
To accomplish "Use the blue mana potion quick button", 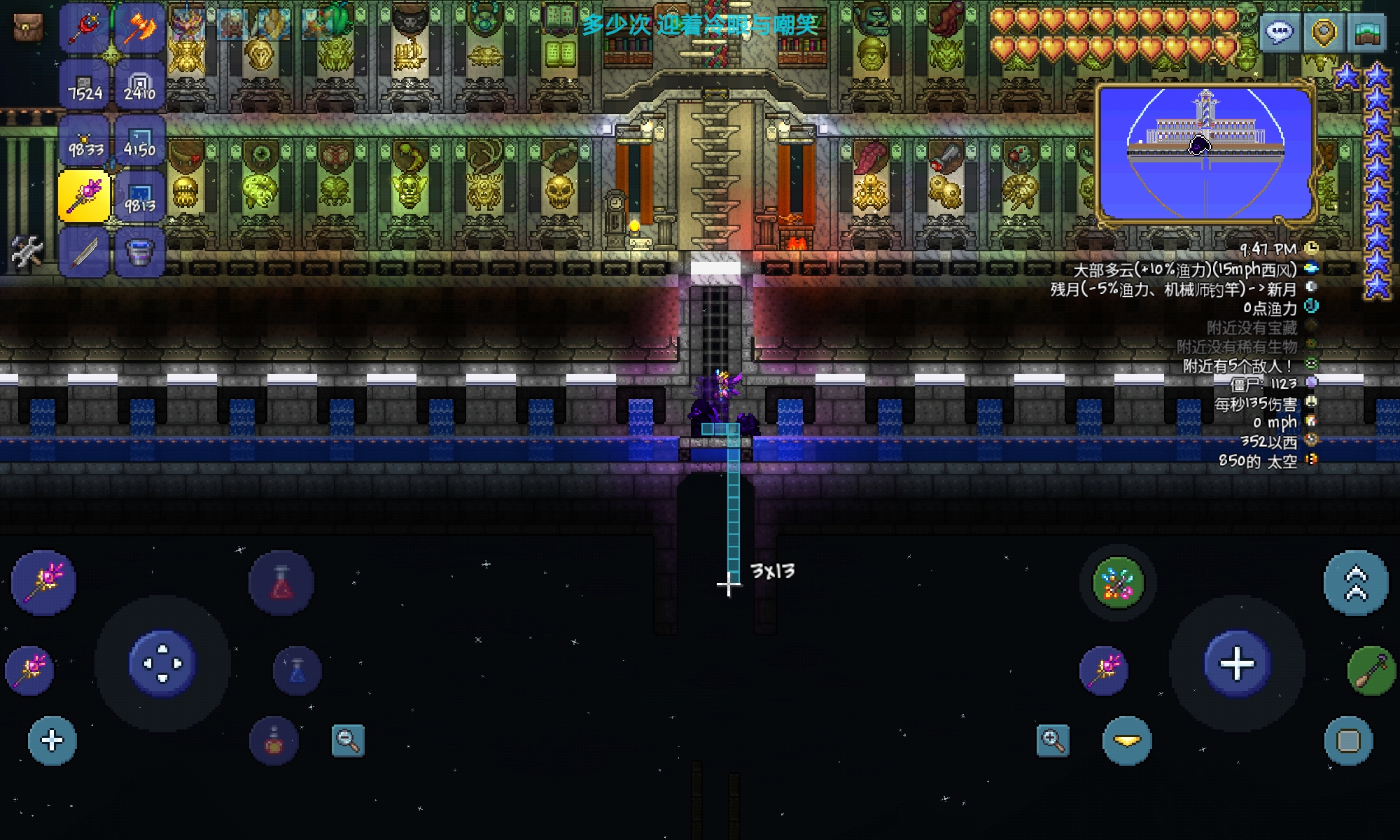I will tap(297, 671).
